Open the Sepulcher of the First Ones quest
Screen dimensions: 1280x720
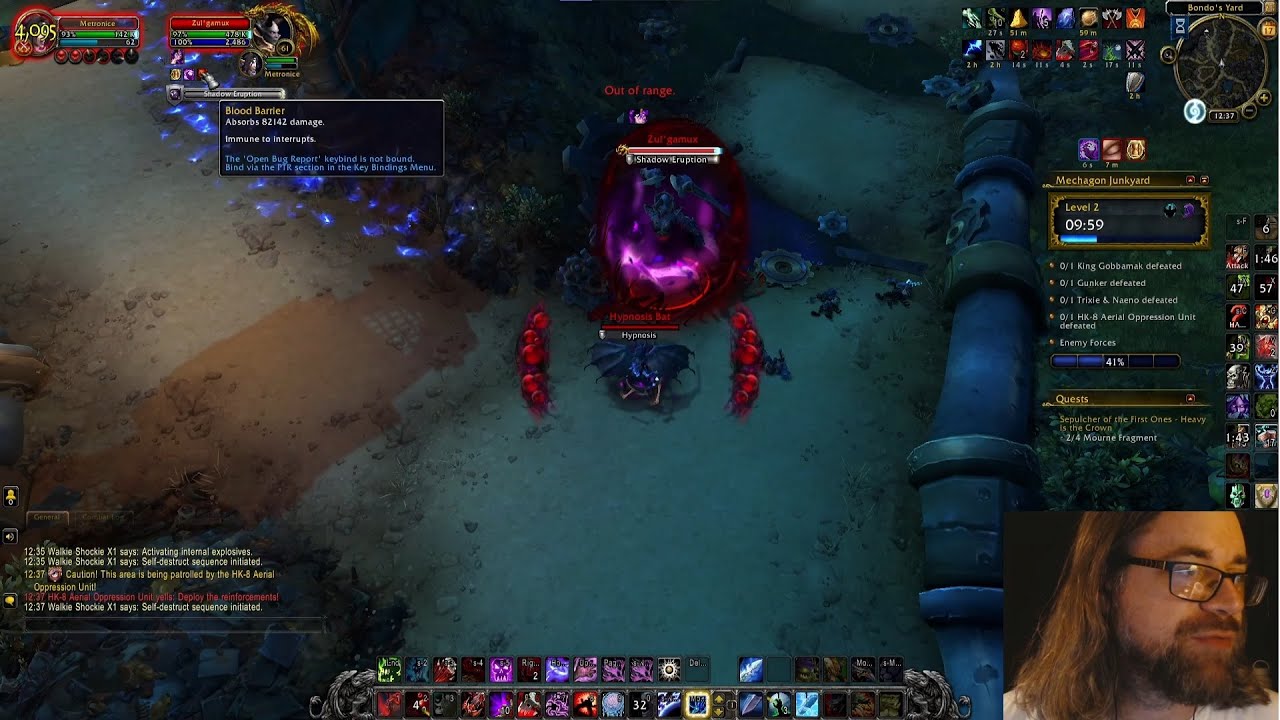point(1132,423)
